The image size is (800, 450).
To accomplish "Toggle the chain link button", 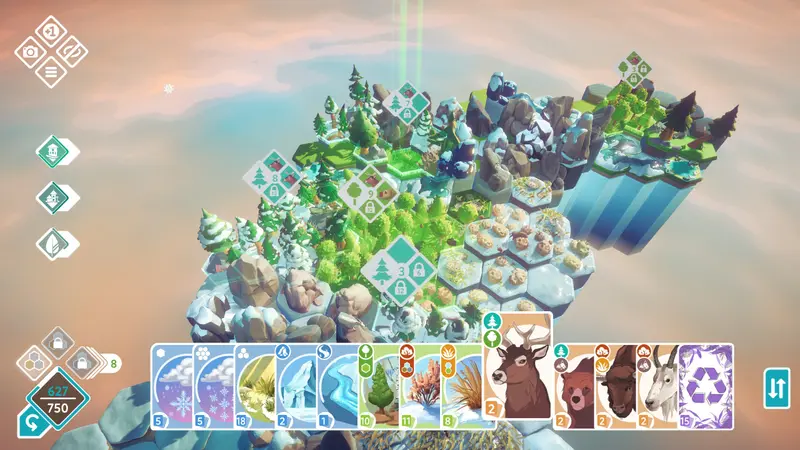I will pyautogui.click(x=71, y=51).
